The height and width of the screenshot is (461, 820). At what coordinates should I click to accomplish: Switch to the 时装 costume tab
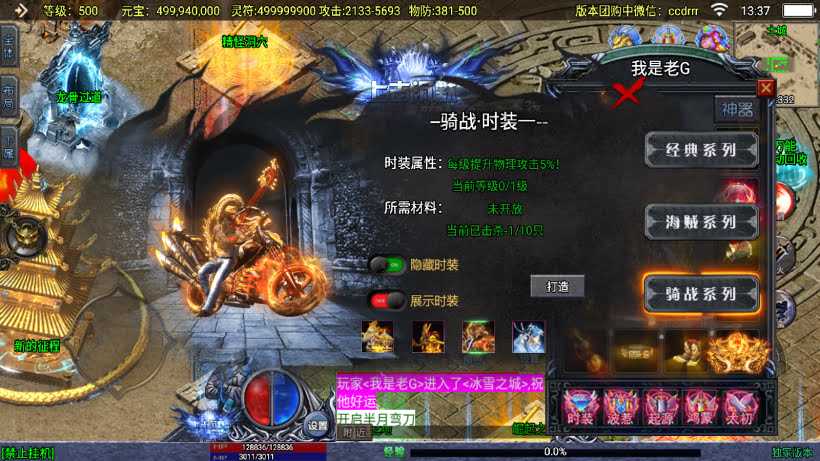click(x=580, y=408)
